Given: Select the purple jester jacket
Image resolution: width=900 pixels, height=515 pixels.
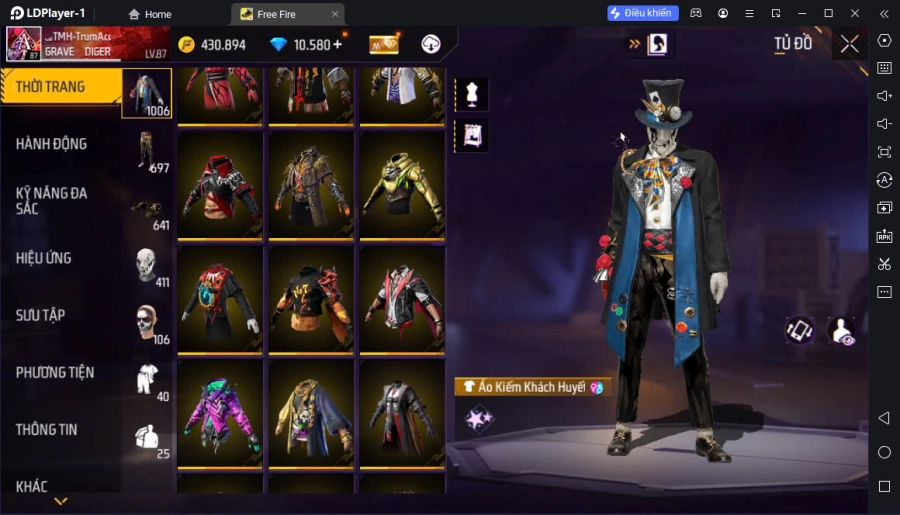Looking at the screenshot, I should coord(220,408).
